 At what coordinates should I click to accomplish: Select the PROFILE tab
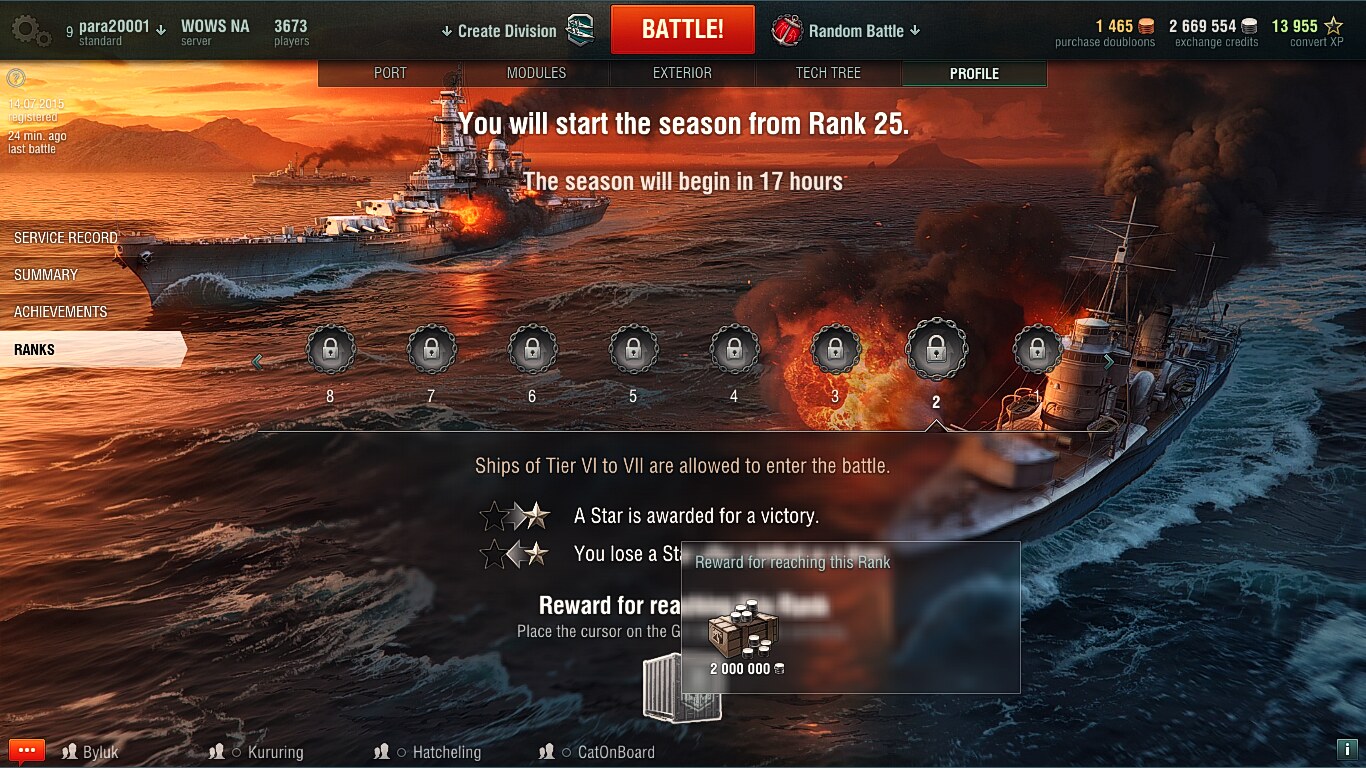[x=974, y=74]
